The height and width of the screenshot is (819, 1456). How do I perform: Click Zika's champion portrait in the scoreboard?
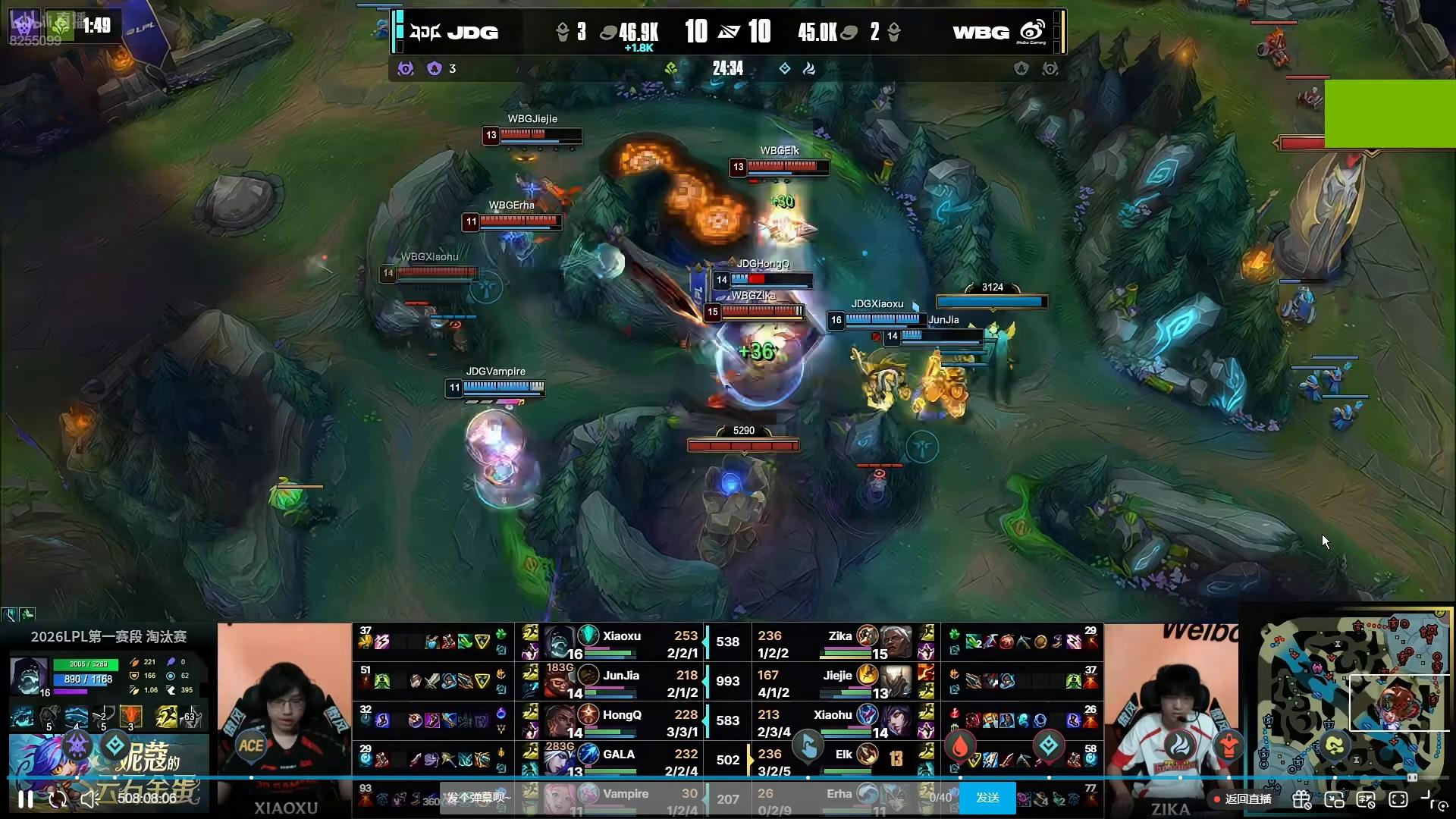click(x=896, y=642)
